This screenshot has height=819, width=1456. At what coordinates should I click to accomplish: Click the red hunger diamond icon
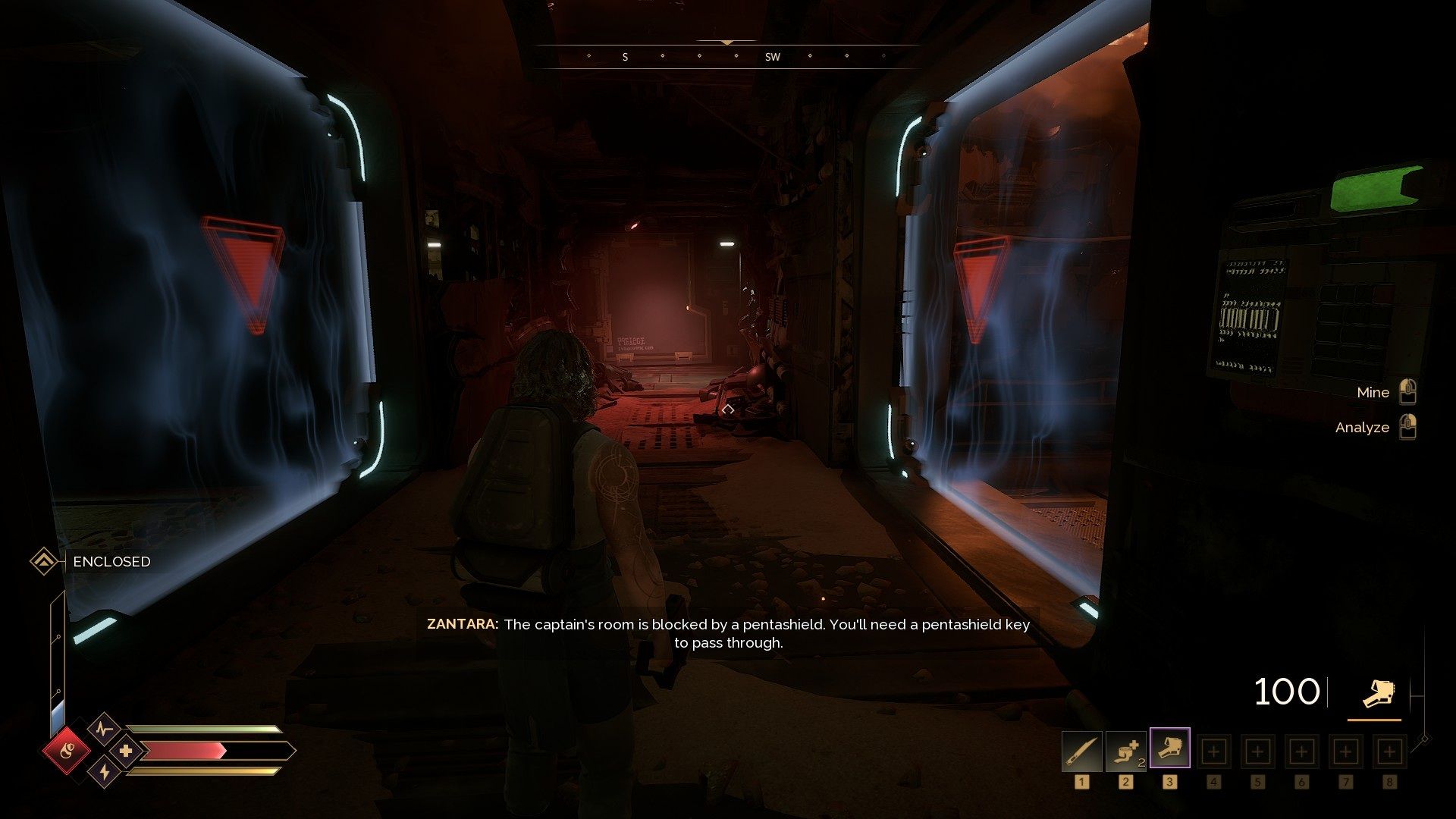67,751
